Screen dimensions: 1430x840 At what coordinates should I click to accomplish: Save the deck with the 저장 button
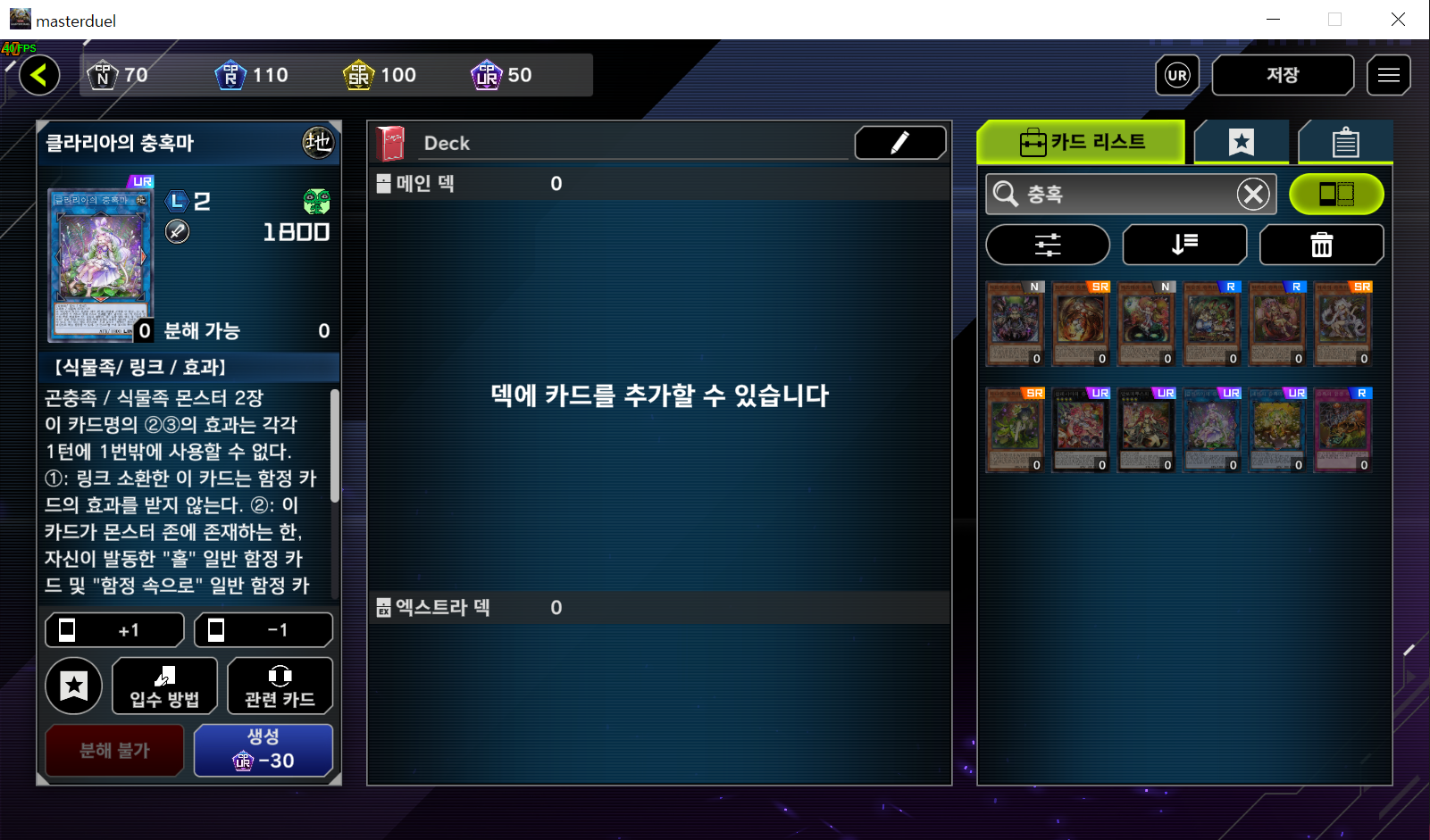(1282, 75)
